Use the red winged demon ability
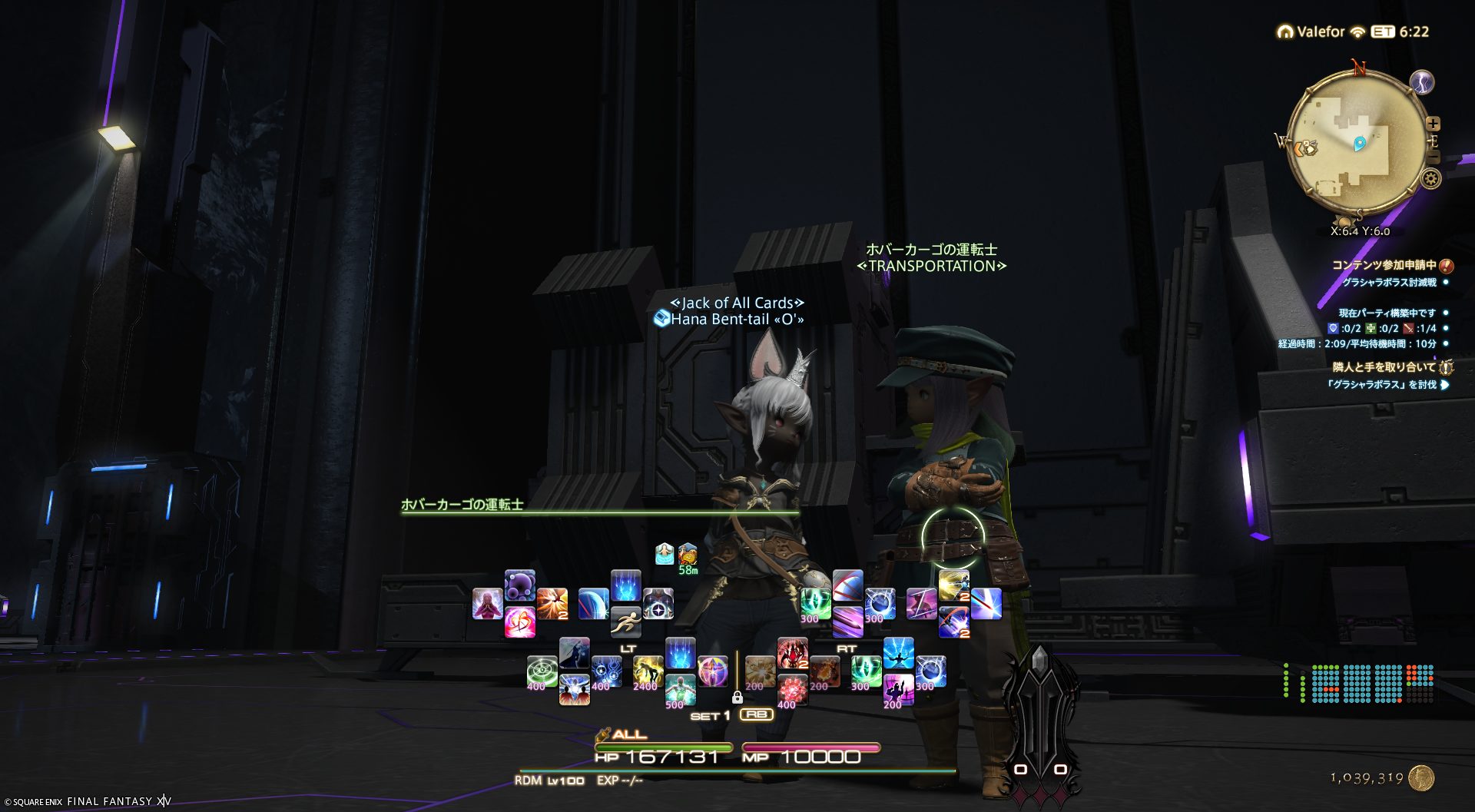This screenshot has height=812, width=1475. pos(792,653)
